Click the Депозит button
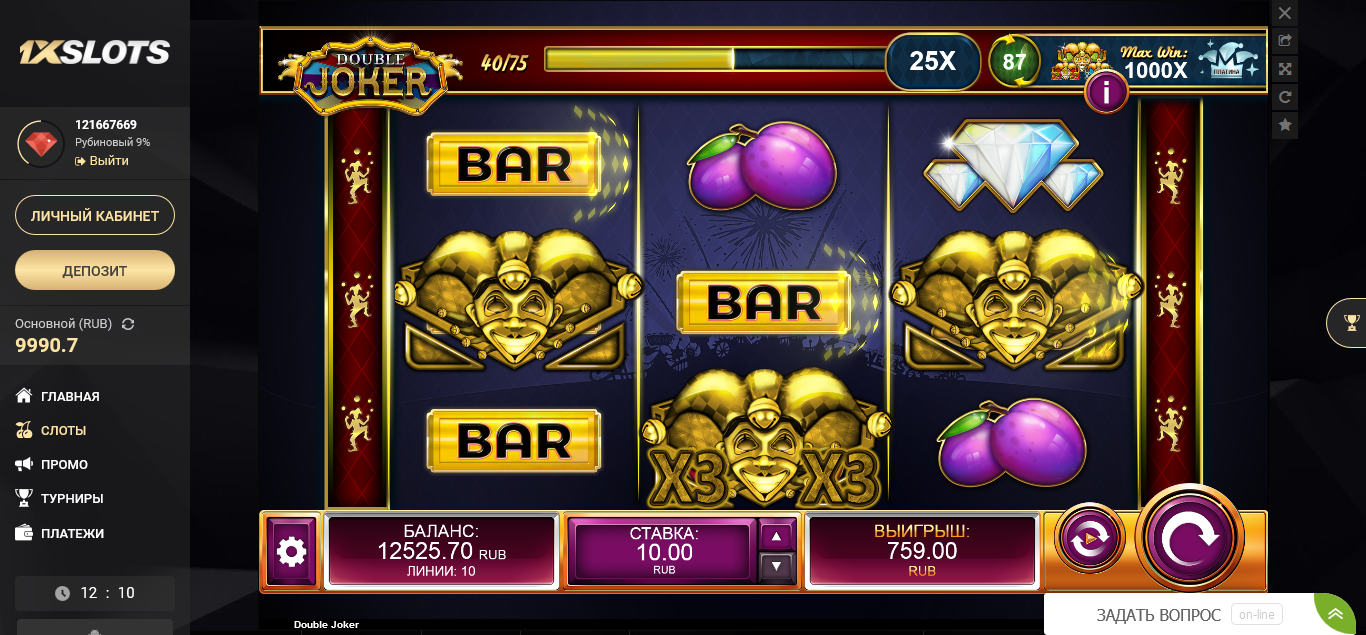 tap(95, 270)
